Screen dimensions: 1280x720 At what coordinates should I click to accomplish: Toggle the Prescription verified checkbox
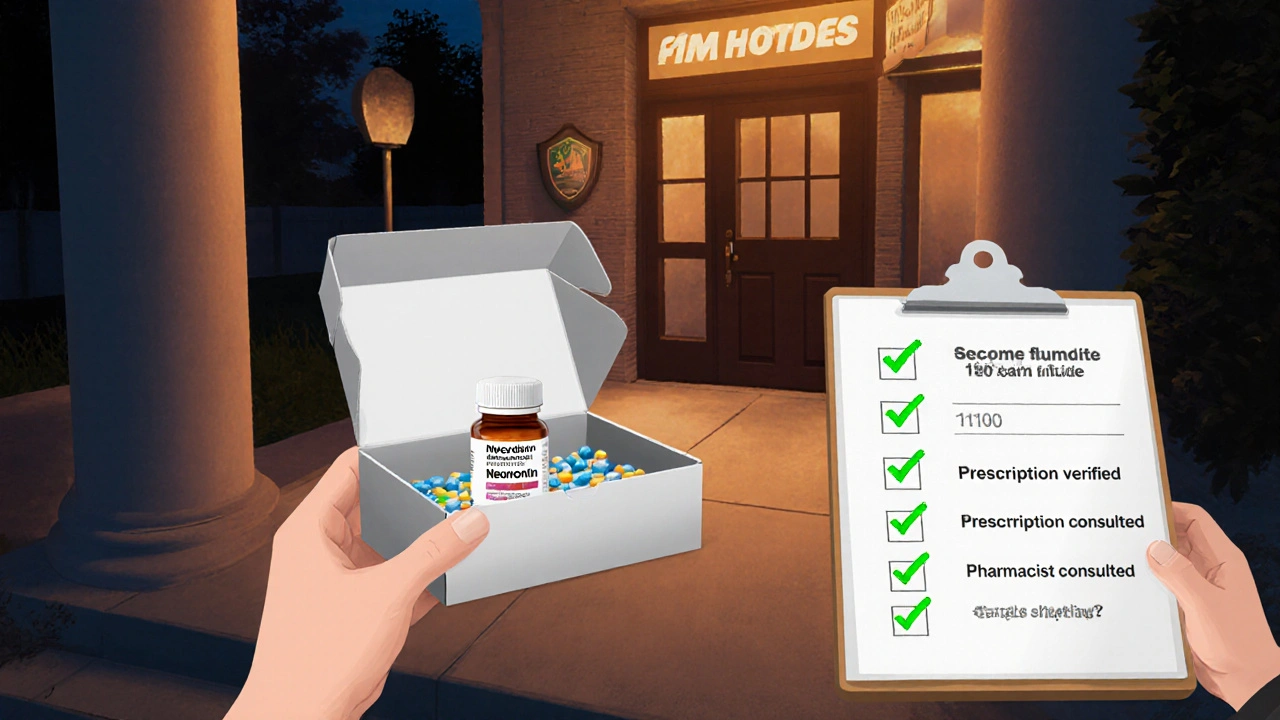point(901,472)
